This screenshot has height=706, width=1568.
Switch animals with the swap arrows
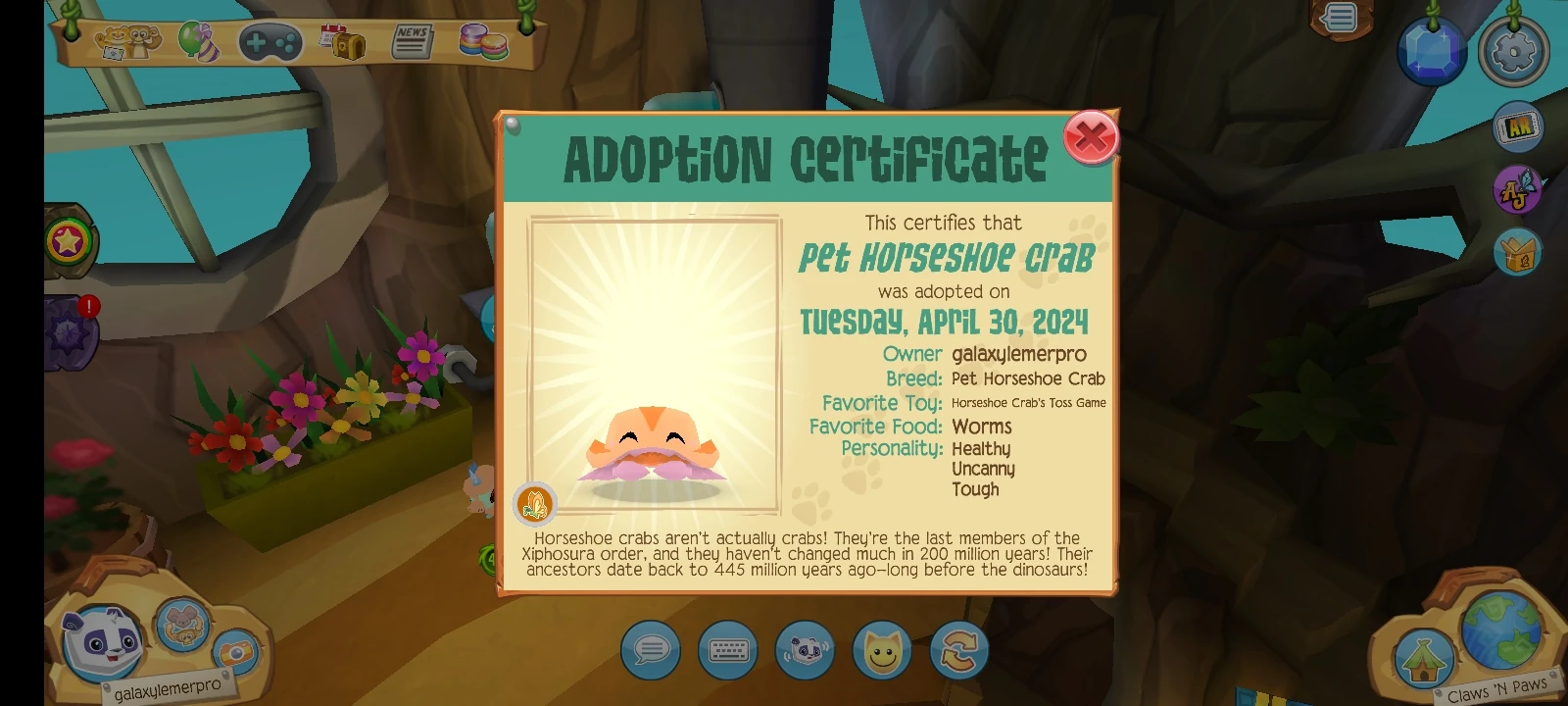click(x=960, y=650)
